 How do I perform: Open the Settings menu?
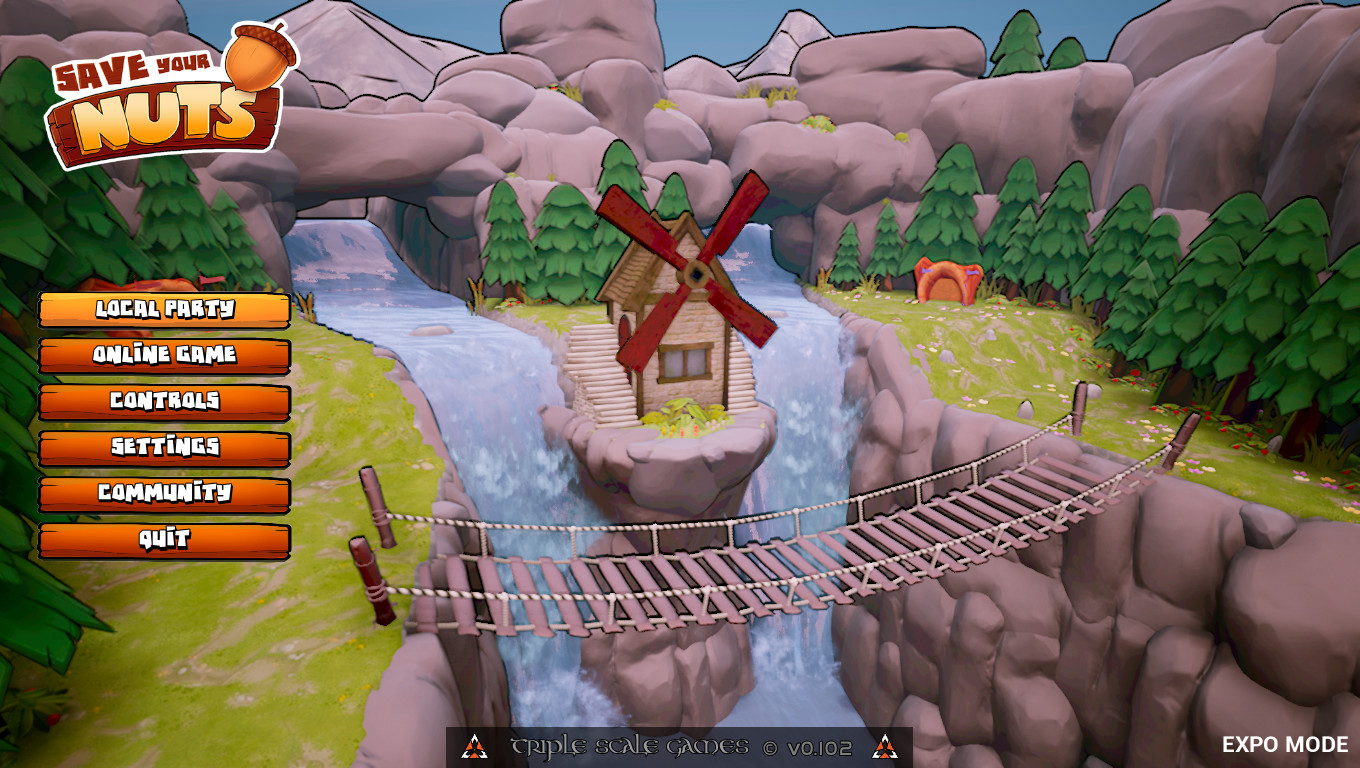pyautogui.click(x=163, y=447)
